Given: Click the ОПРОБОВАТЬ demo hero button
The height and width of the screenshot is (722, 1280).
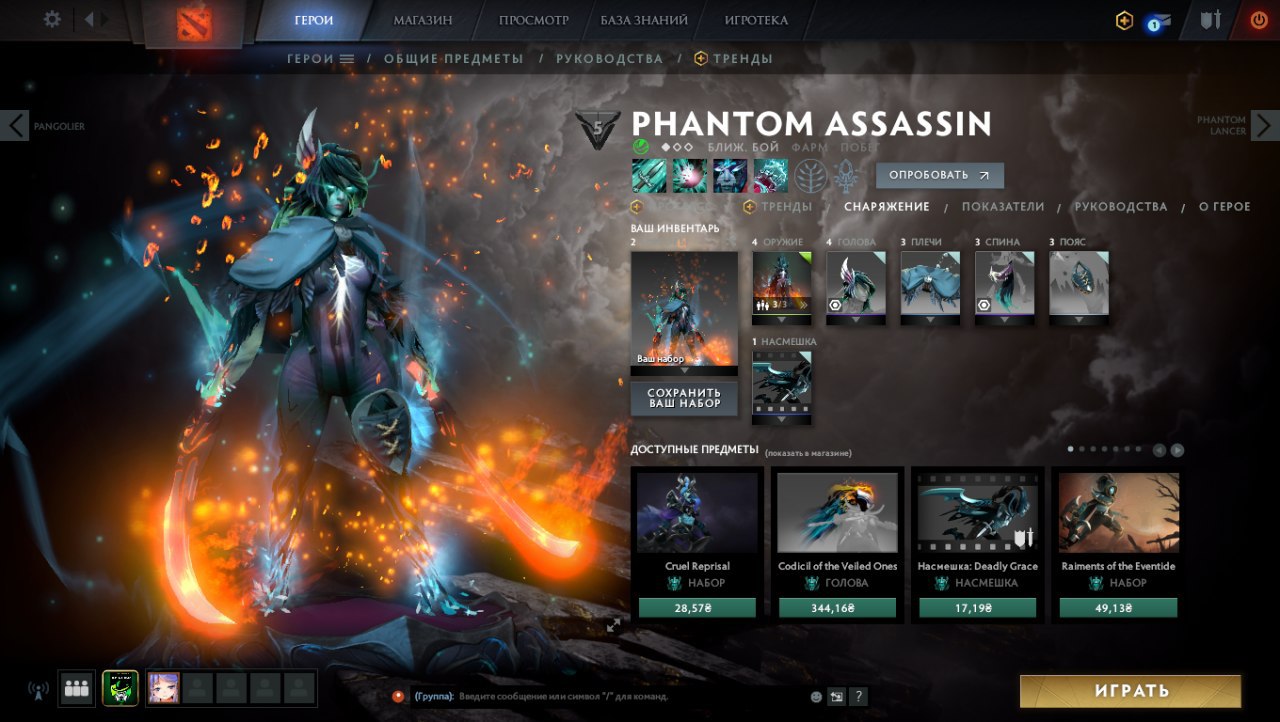Looking at the screenshot, I should [939, 176].
